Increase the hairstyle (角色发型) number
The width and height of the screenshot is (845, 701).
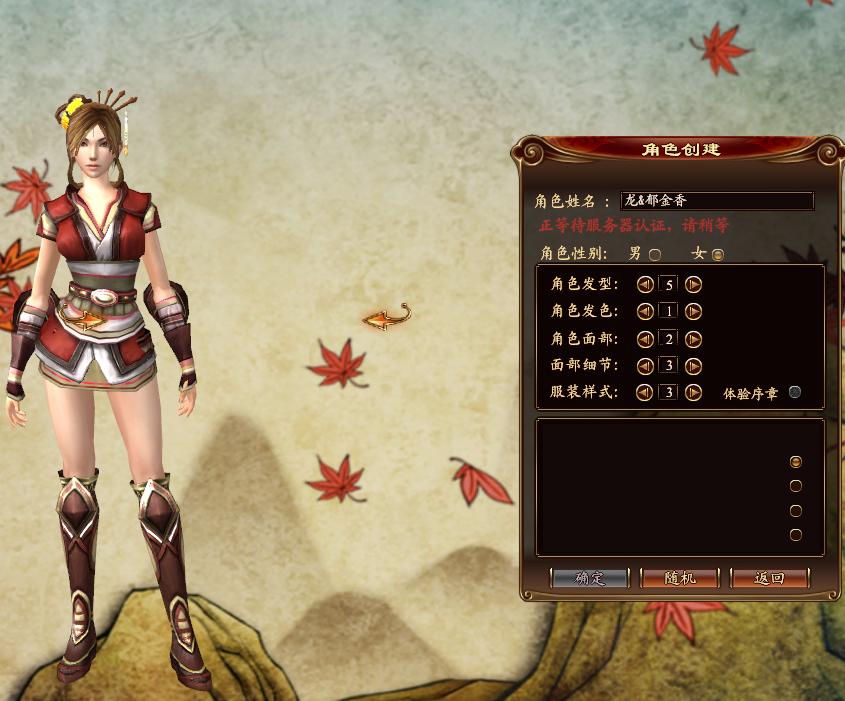click(x=693, y=284)
